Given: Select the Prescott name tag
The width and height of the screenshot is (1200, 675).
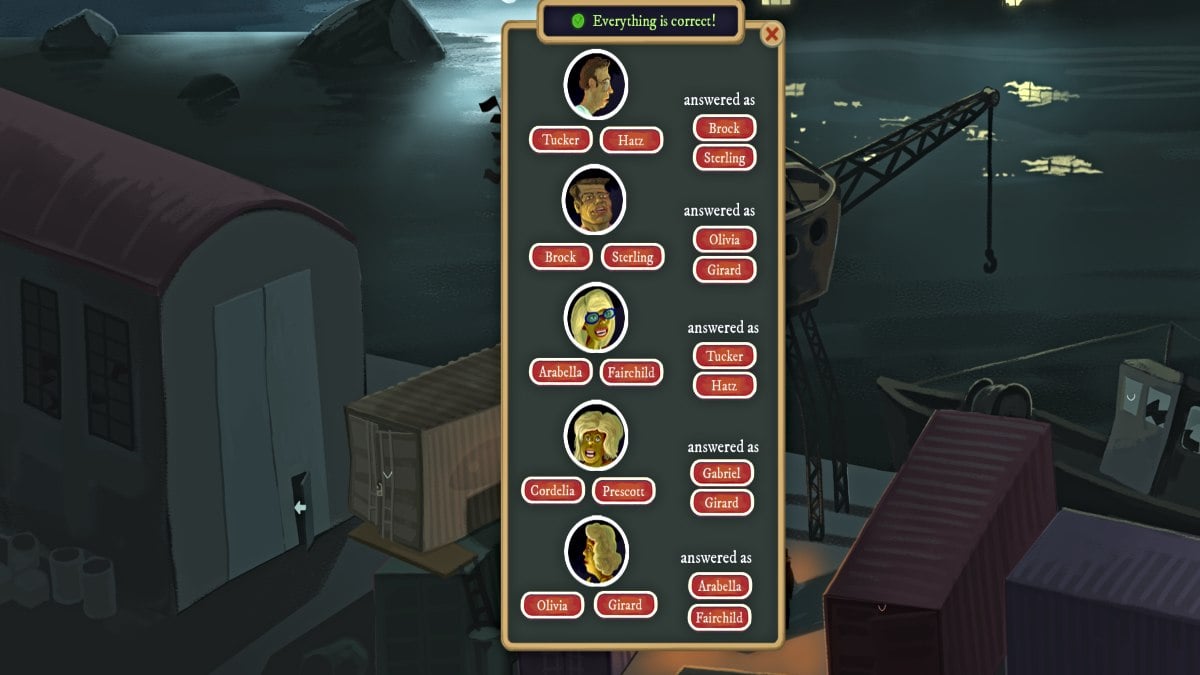Looking at the screenshot, I should [x=623, y=491].
